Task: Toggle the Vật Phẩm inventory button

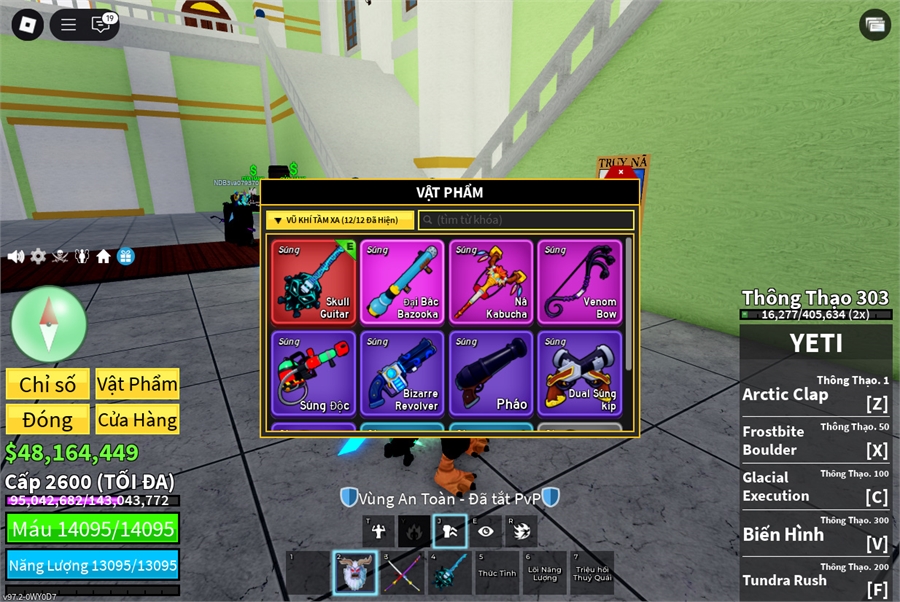Action: pyautogui.click(x=137, y=385)
